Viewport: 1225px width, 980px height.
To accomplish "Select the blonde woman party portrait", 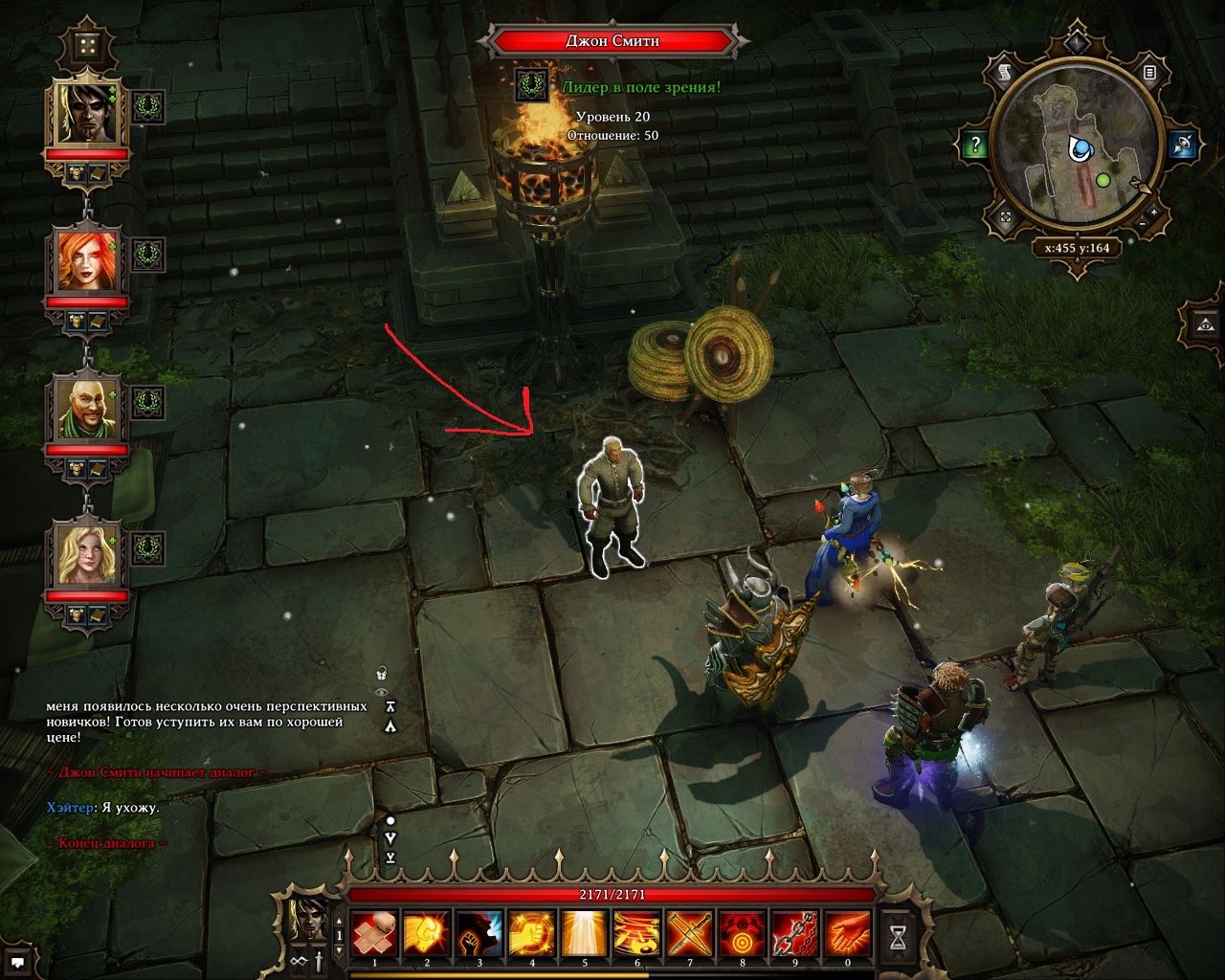I will tap(89, 554).
